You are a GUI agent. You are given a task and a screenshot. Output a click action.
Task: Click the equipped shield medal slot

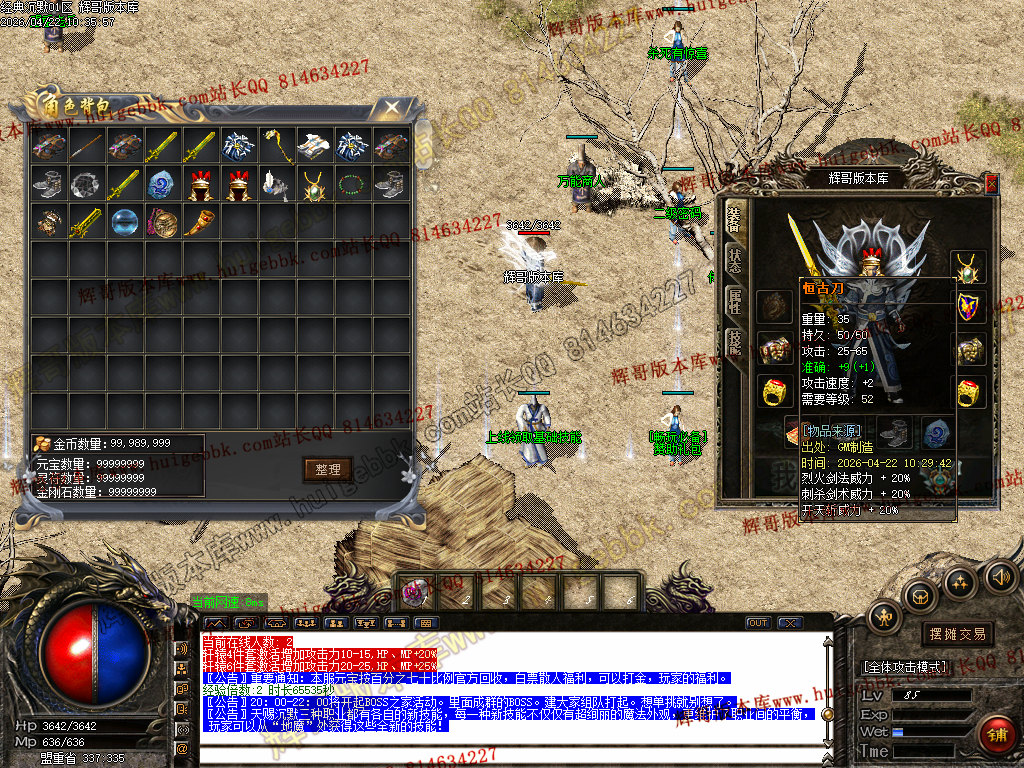967,307
